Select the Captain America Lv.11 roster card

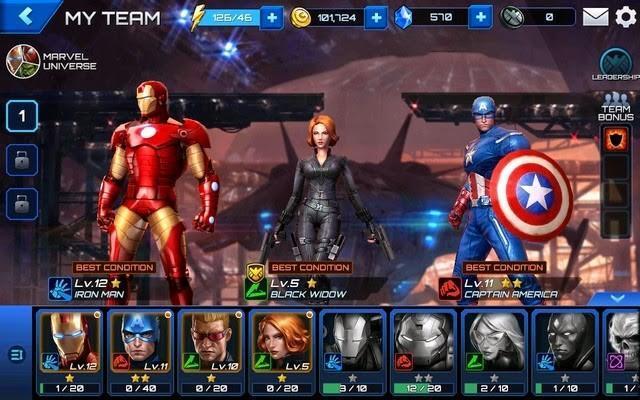point(139,350)
